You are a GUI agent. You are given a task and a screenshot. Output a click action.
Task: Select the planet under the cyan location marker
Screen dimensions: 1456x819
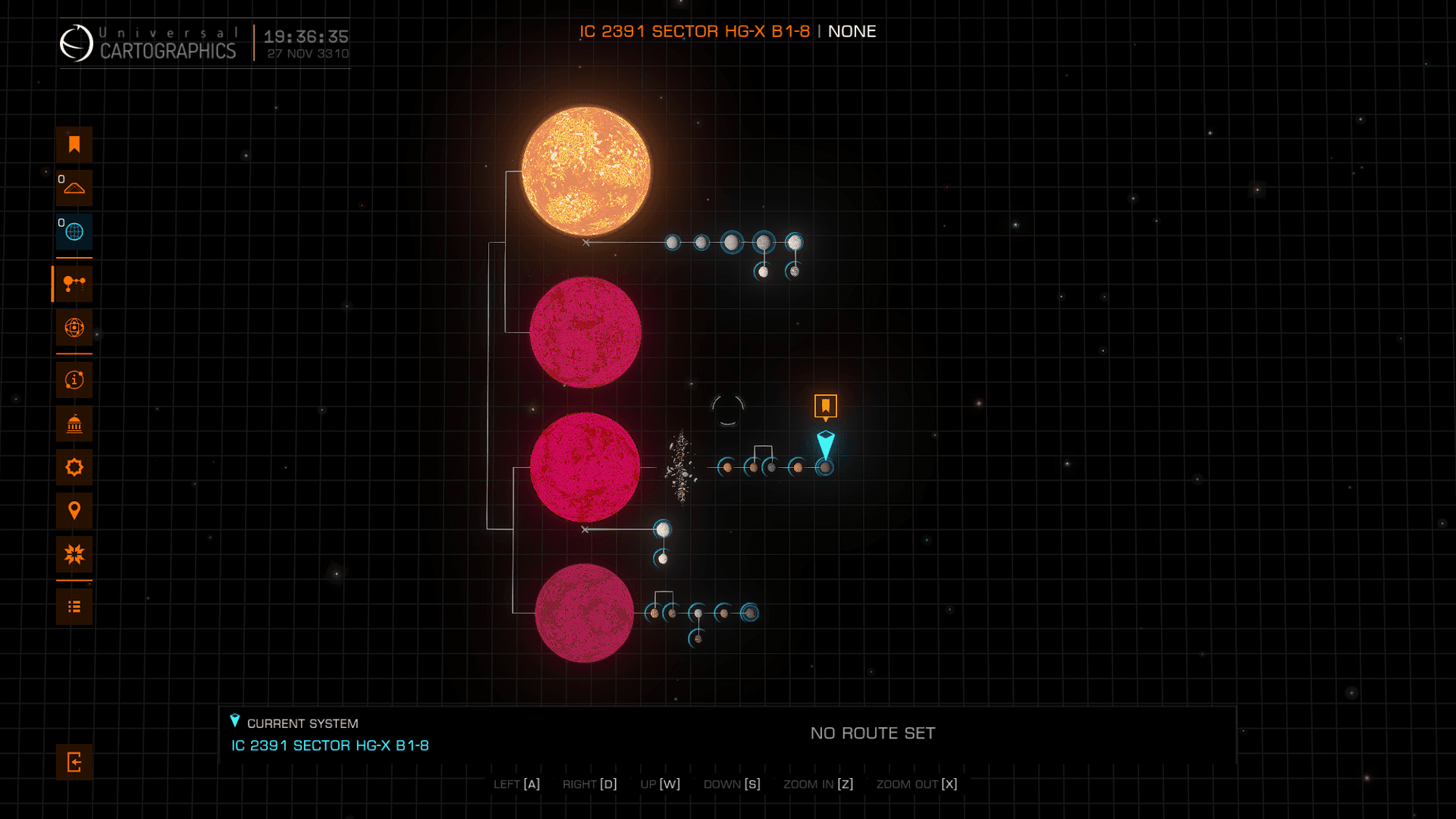point(825,467)
